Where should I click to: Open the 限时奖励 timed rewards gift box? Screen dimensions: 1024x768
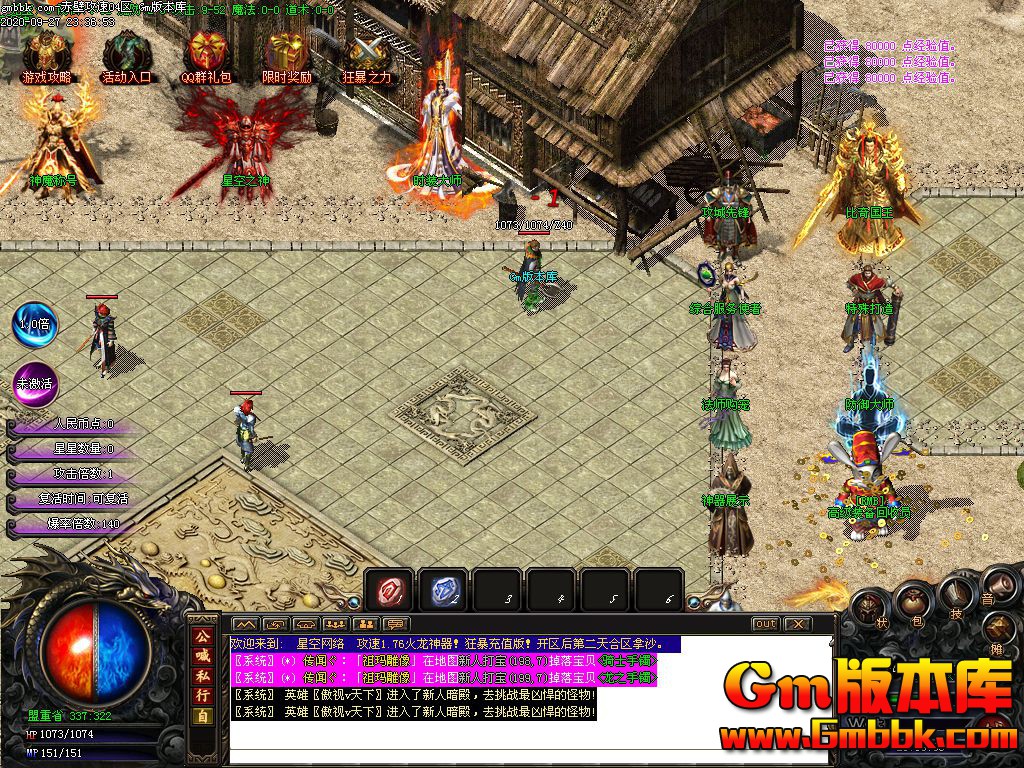pyautogui.click(x=287, y=53)
